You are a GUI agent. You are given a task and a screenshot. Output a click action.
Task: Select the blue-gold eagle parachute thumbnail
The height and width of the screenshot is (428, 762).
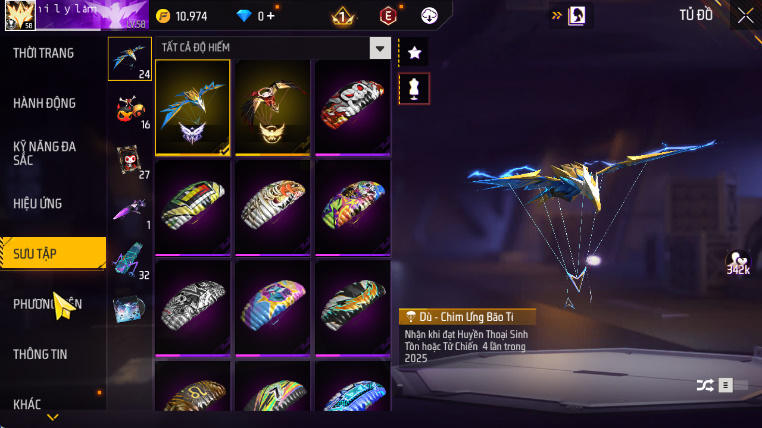pos(193,107)
